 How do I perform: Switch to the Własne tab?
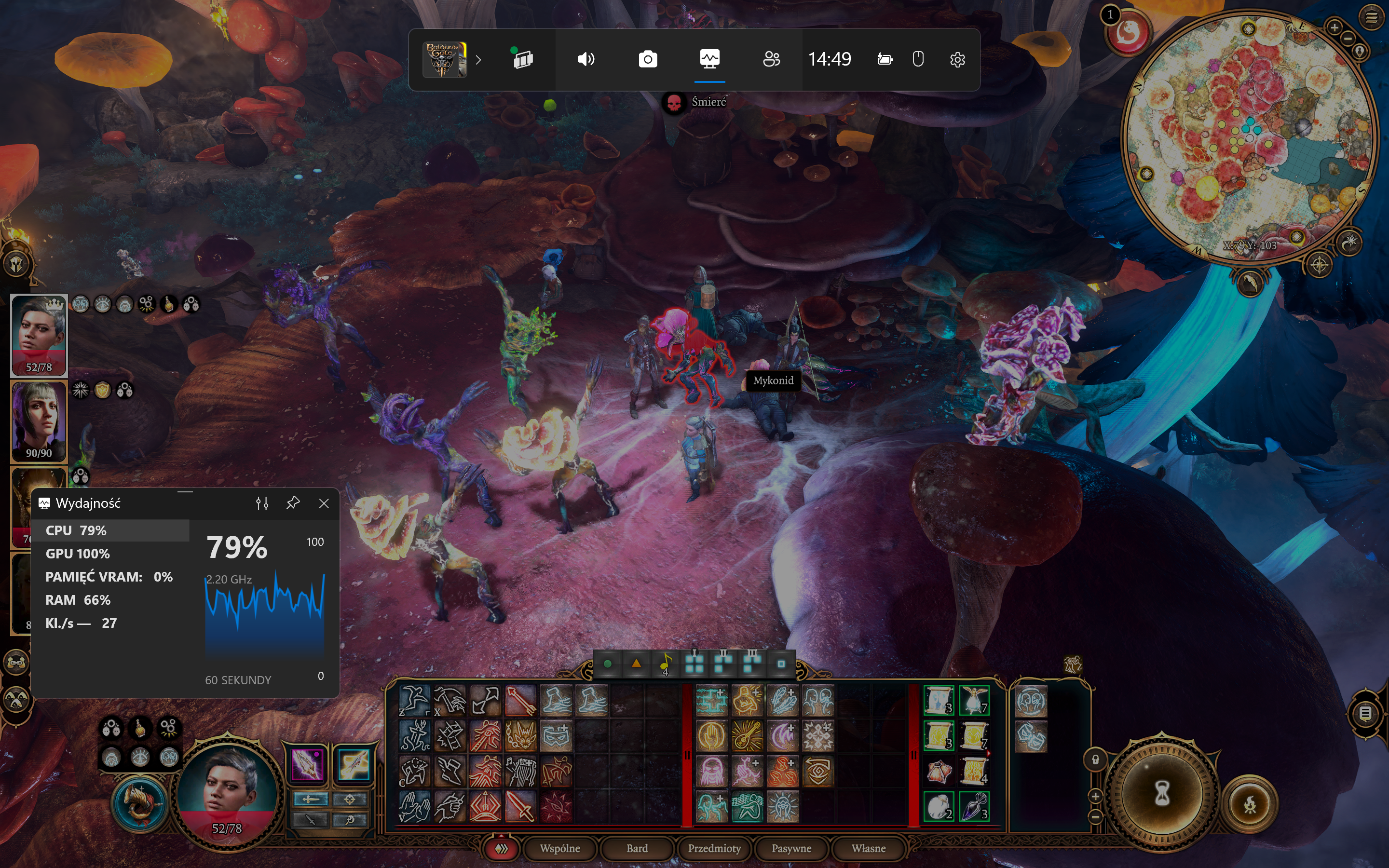[x=868, y=848]
